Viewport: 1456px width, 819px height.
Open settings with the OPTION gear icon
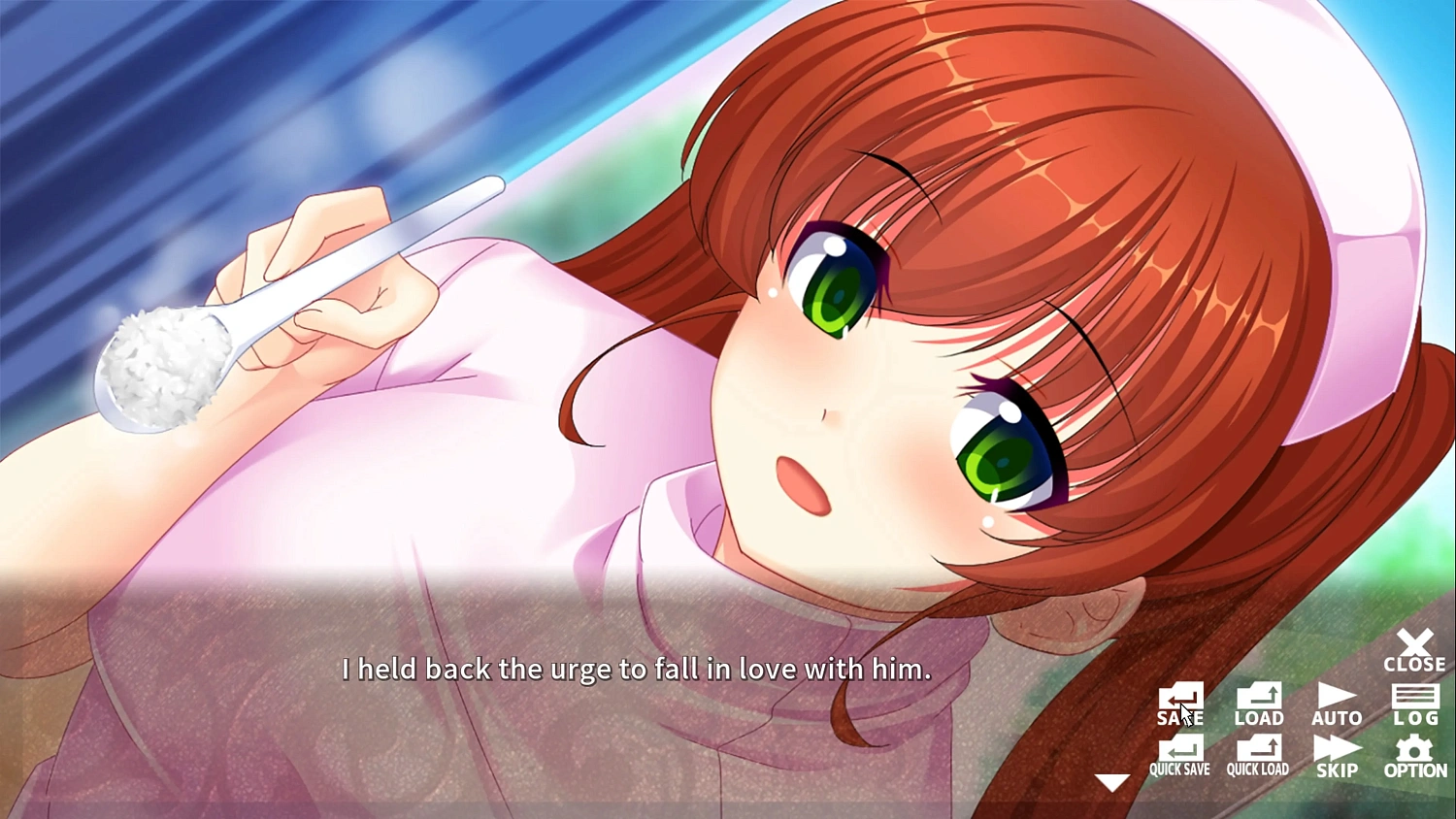[x=1415, y=755]
